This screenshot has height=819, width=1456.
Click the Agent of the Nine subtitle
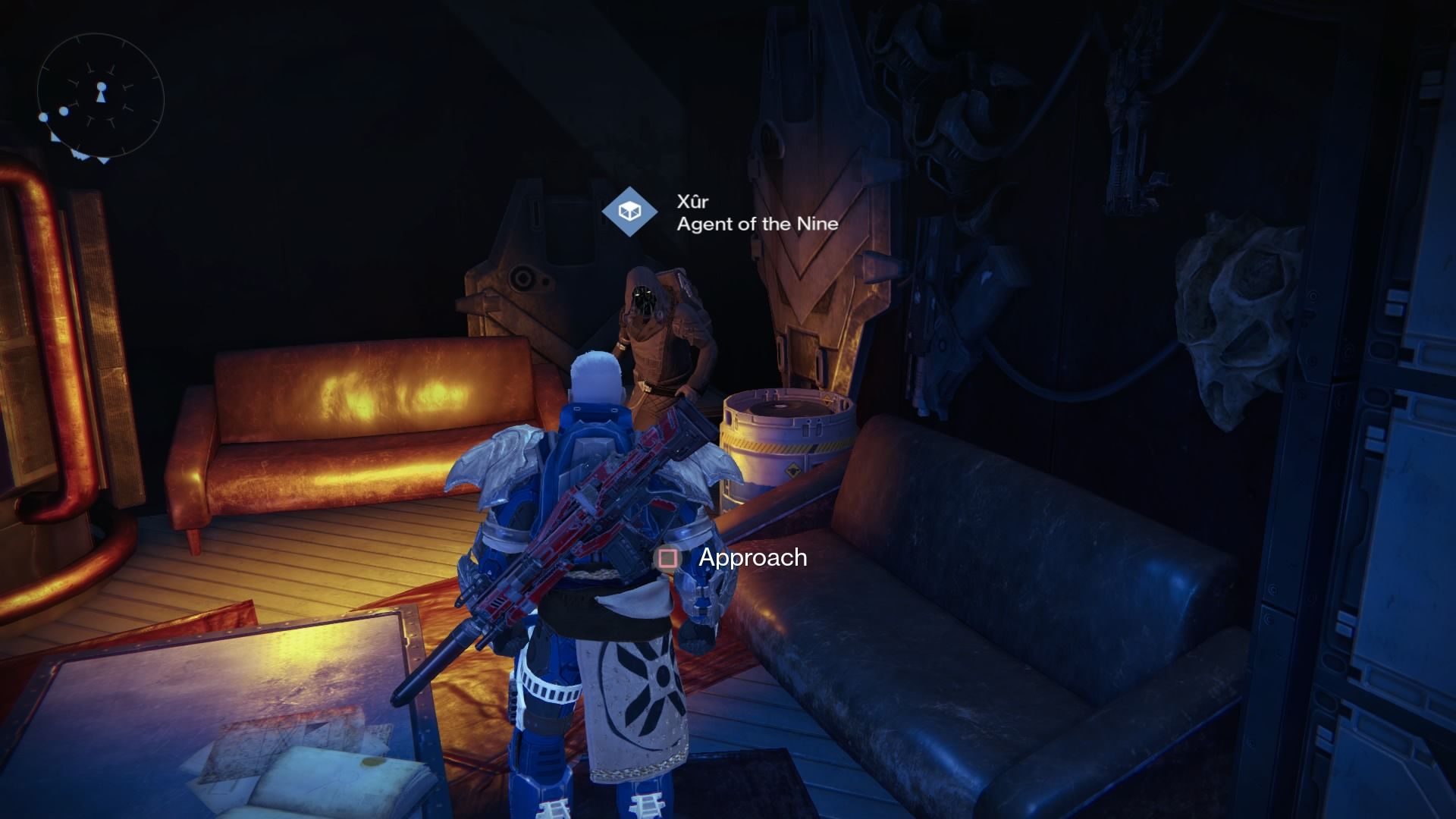tap(757, 224)
